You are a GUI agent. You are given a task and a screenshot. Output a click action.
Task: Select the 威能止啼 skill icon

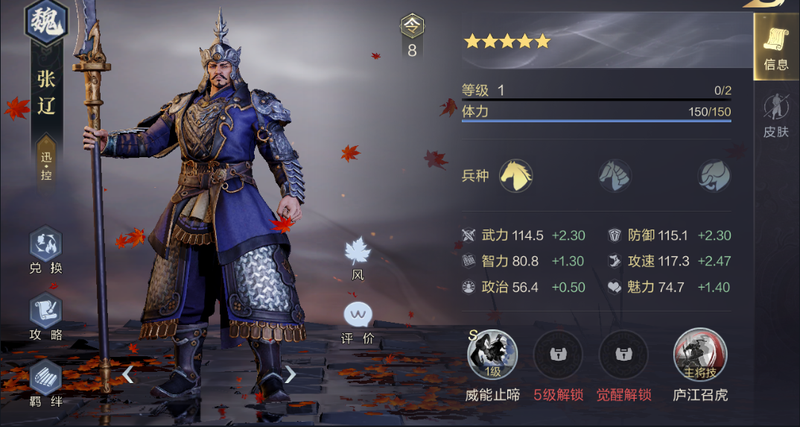point(492,355)
